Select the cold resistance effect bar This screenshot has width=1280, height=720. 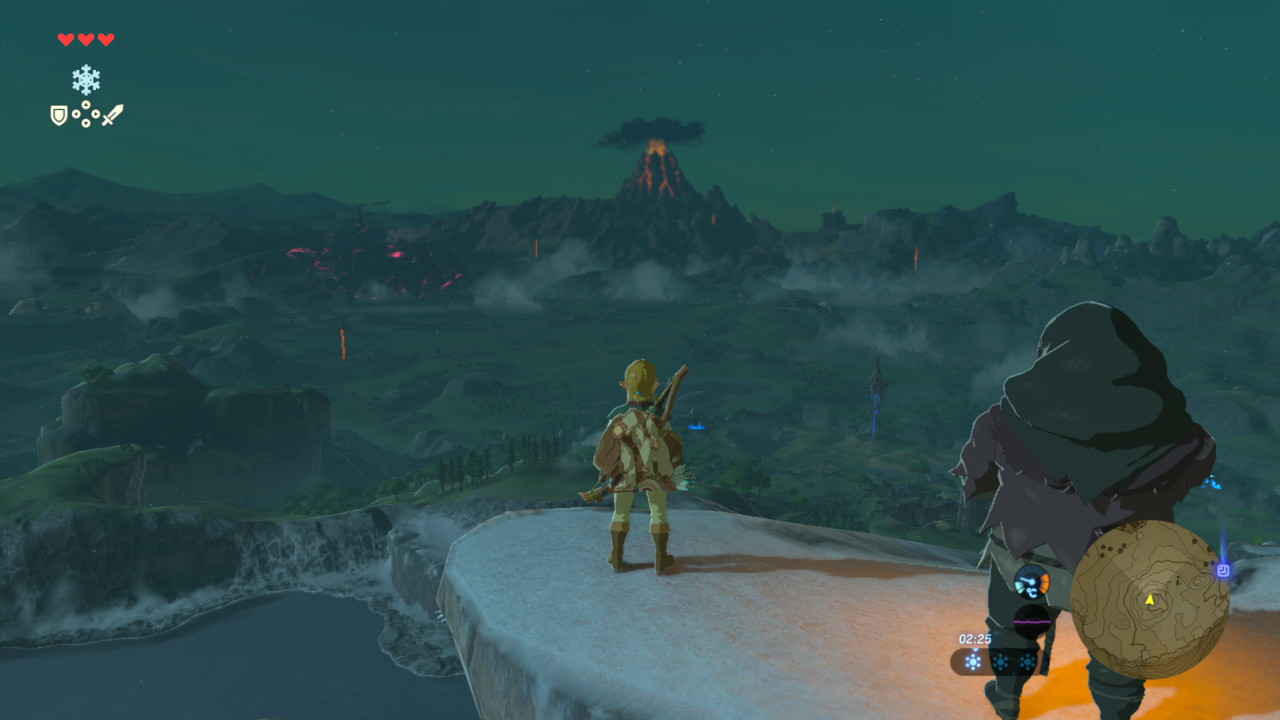point(1000,661)
